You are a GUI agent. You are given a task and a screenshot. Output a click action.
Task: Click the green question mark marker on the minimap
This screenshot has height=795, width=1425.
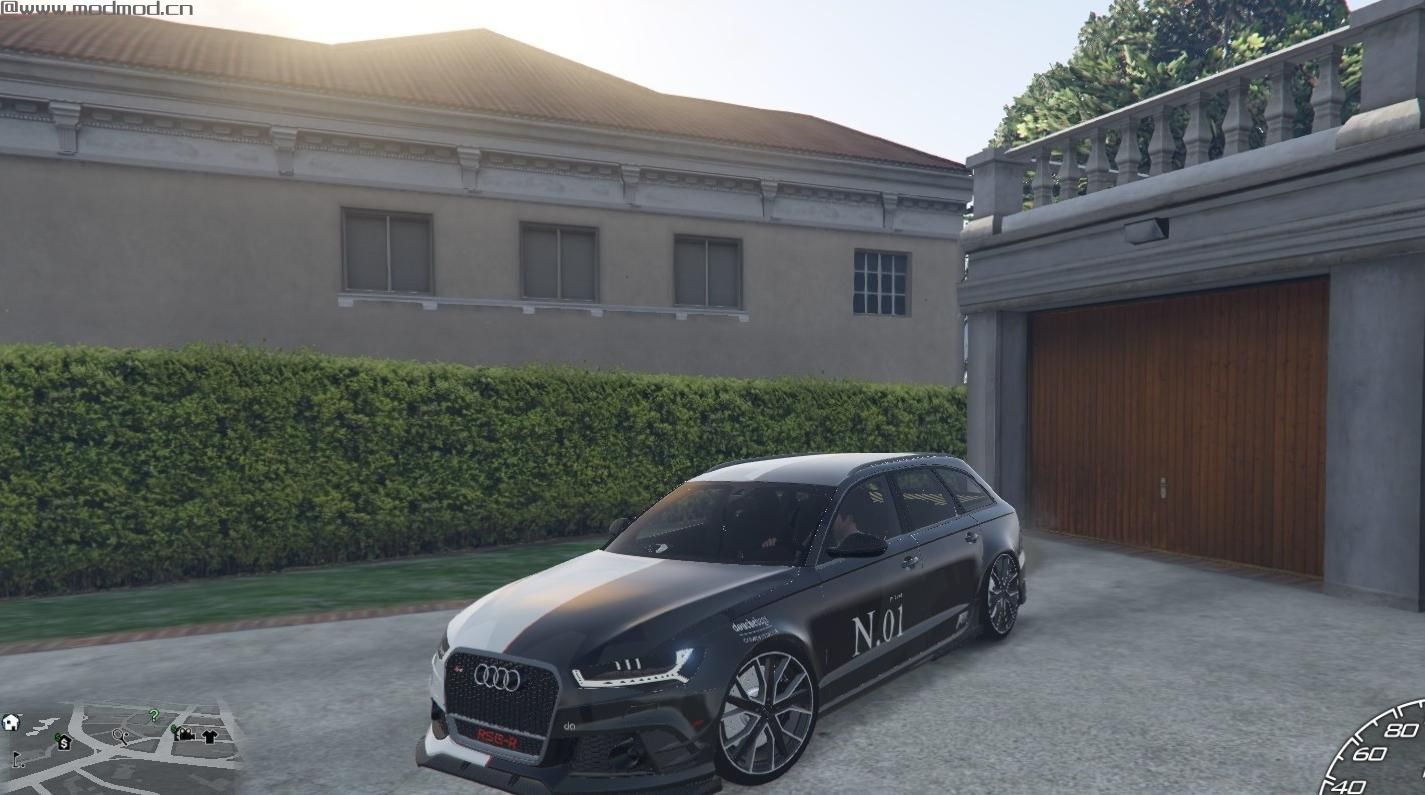point(153,716)
